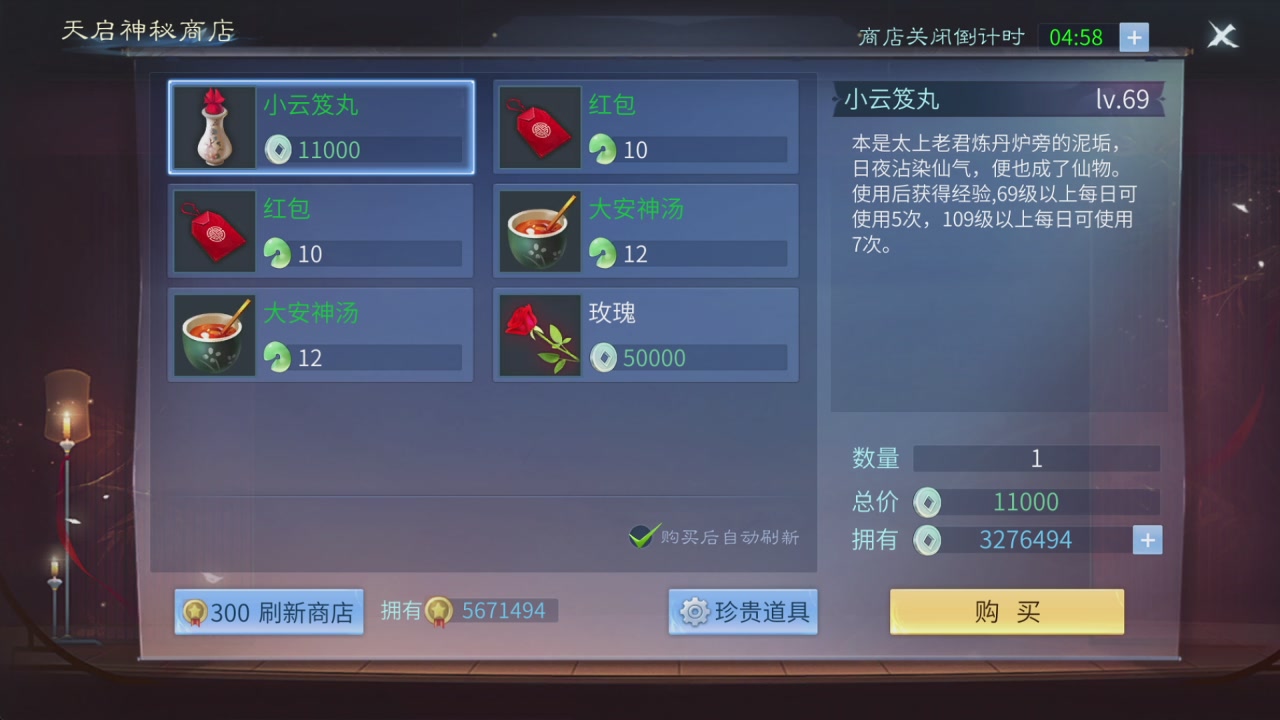Click the gold badge icon beside 拥有 5671494

point(438,610)
